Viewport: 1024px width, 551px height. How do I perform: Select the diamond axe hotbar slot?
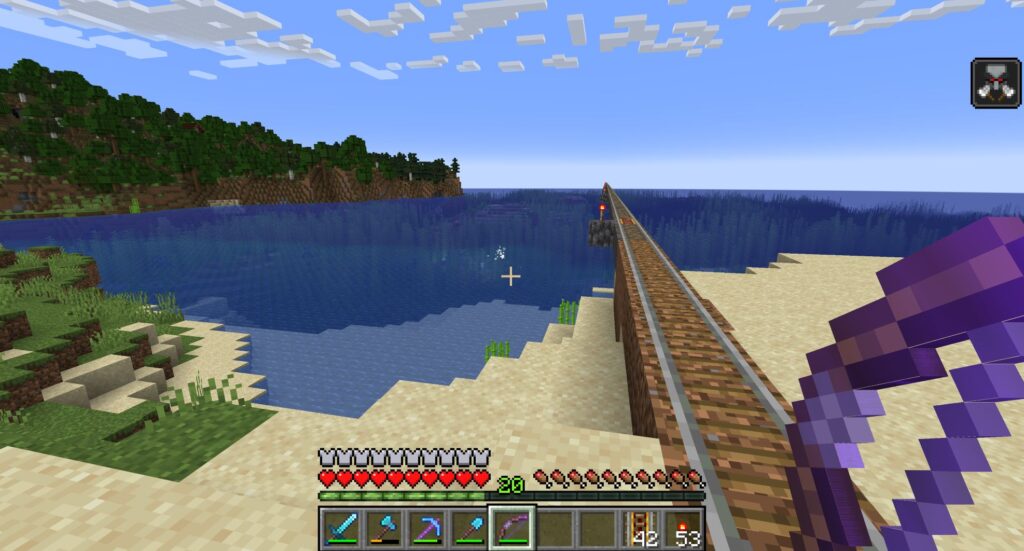[x=383, y=527]
